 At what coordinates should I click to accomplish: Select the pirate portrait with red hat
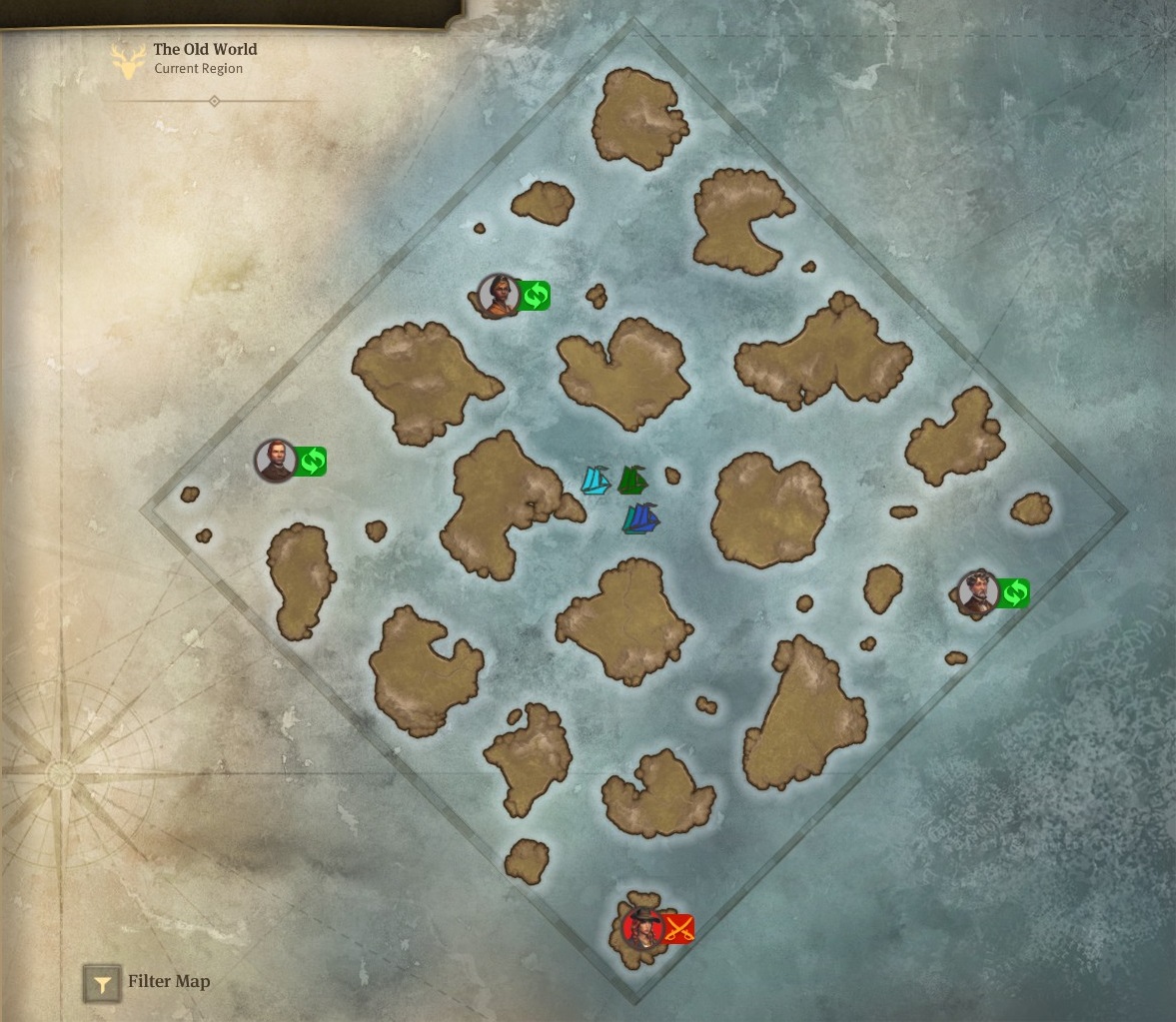(x=641, y=928)
